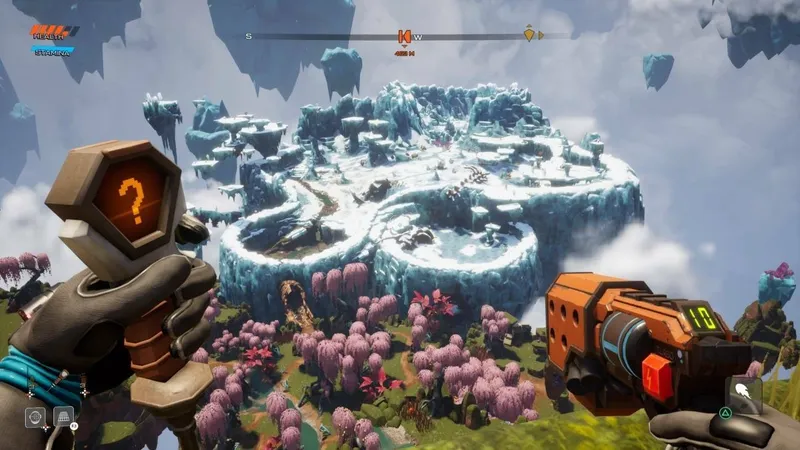Select the yellow diamond waypoint on the compass
Viewport: 800px width, 450px height.
[529, 35]
